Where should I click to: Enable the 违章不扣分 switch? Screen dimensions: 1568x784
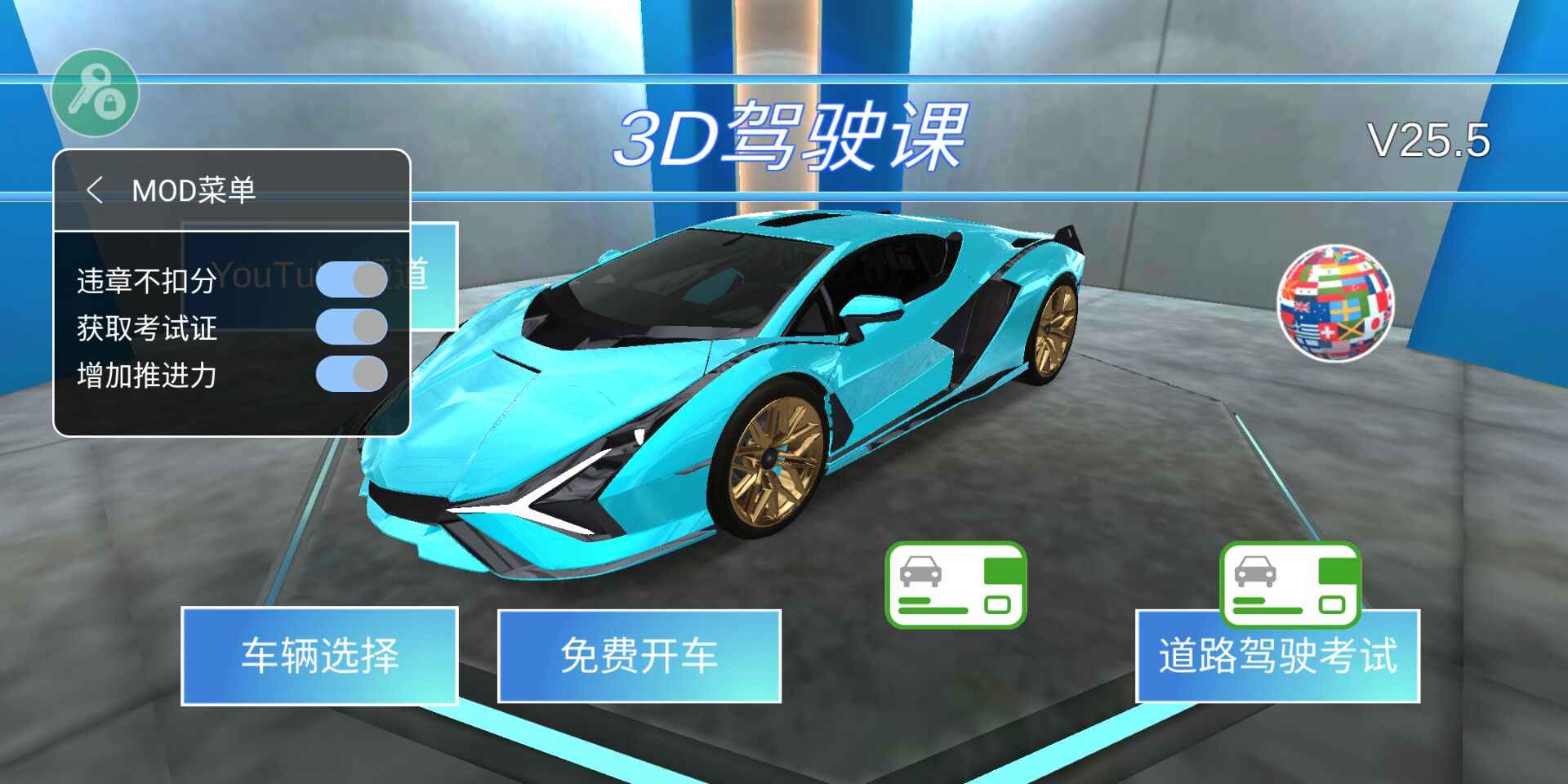351,280
